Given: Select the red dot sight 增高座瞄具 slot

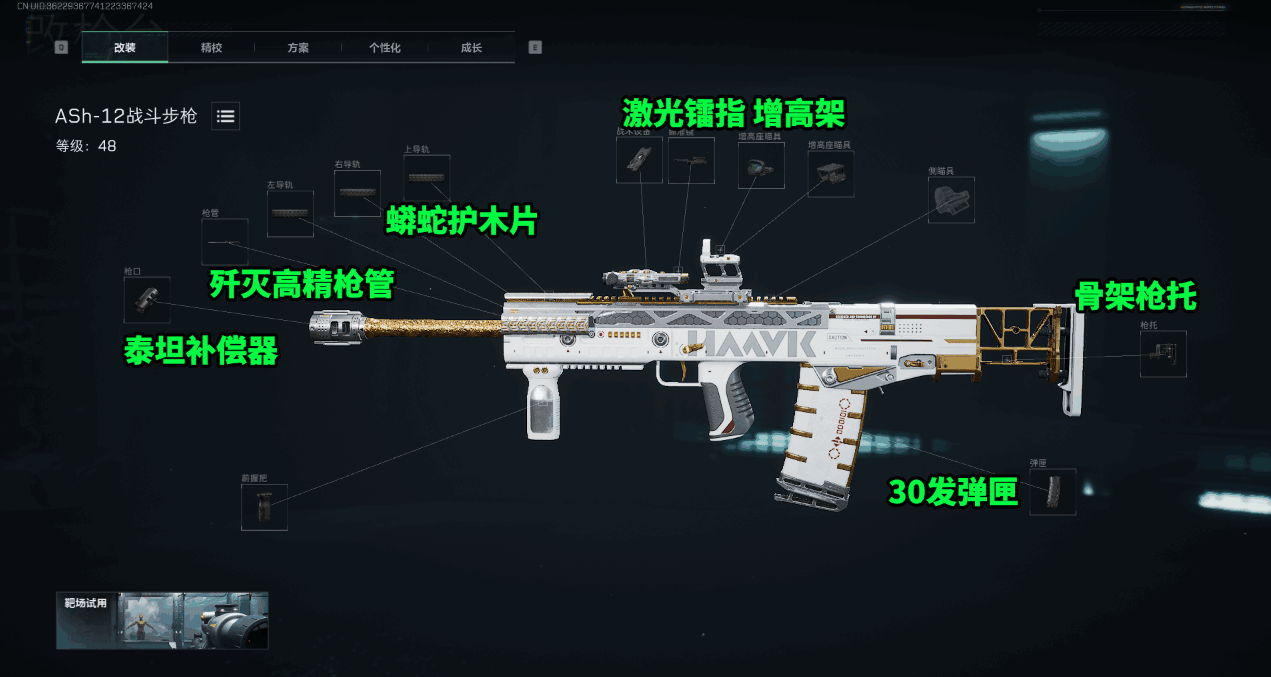Looking at the screenshot, I should (762, 166).
